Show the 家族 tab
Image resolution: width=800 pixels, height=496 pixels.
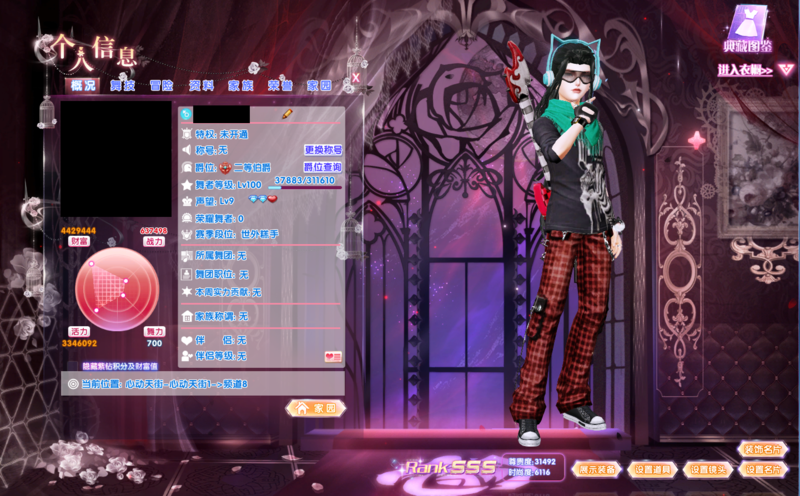pos(240,86)
